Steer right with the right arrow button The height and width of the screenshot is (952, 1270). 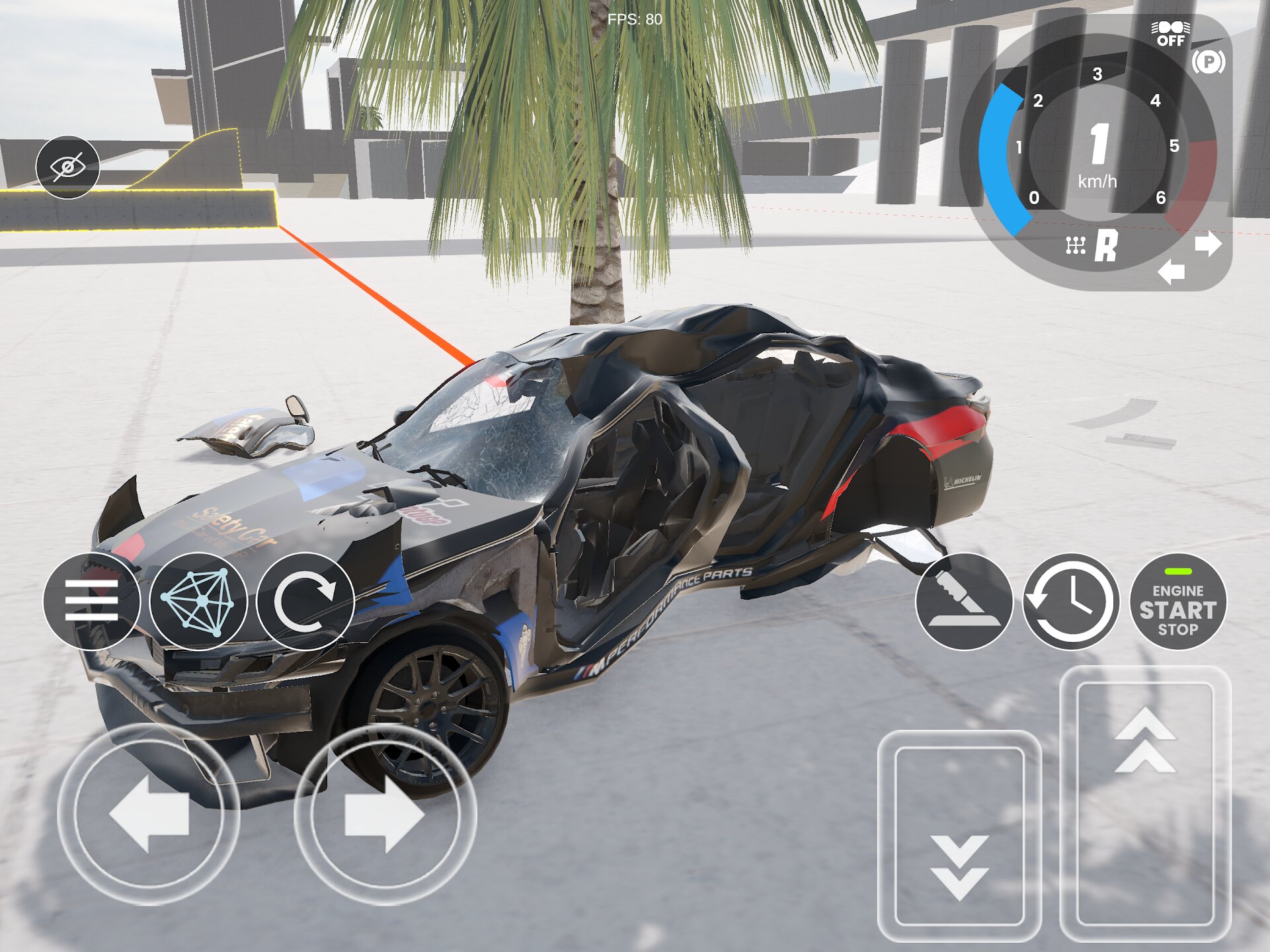click(x=385, y=814)
